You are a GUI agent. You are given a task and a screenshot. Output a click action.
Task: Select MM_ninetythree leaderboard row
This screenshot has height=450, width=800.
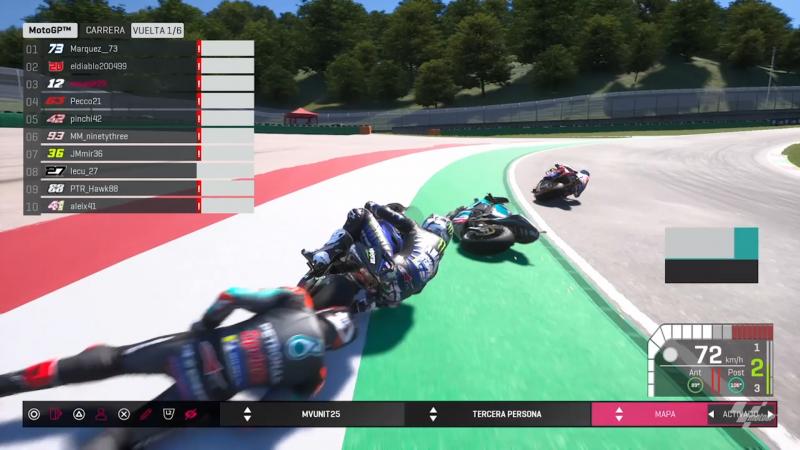tap(110, 136)
